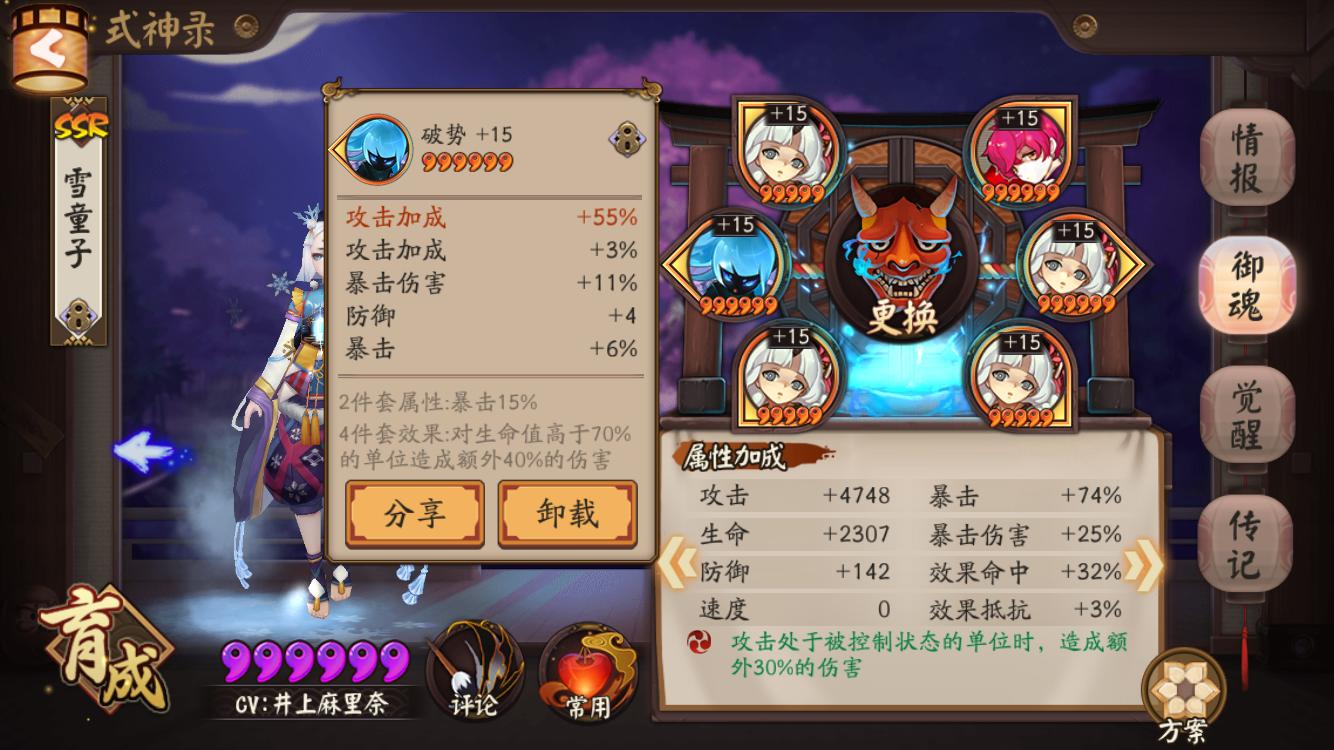Click the octagon soul set icon in the popup
Viewport: 1334px width, 750px height.
tap(625, 139)
